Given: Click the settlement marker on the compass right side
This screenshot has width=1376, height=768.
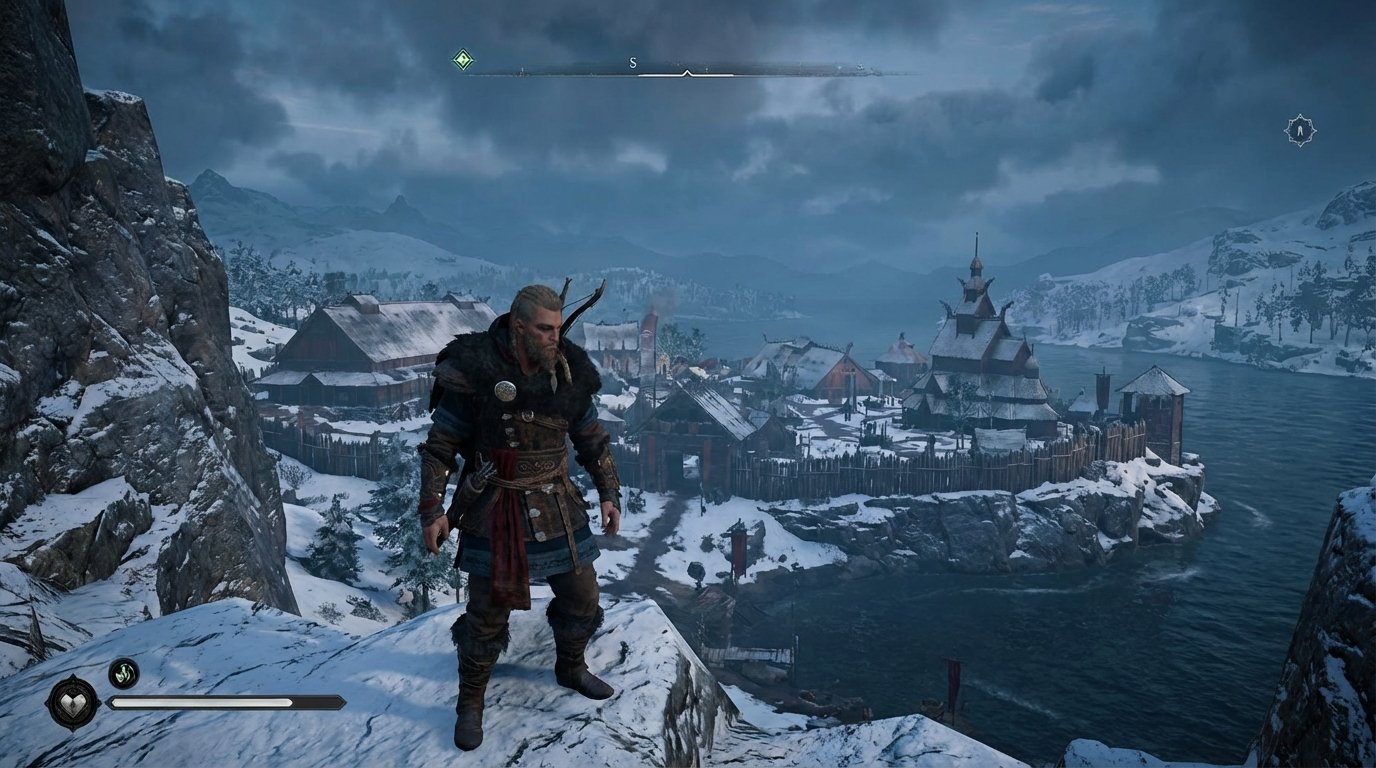Looking at the screenshot, I should click(x=859, y=68).
